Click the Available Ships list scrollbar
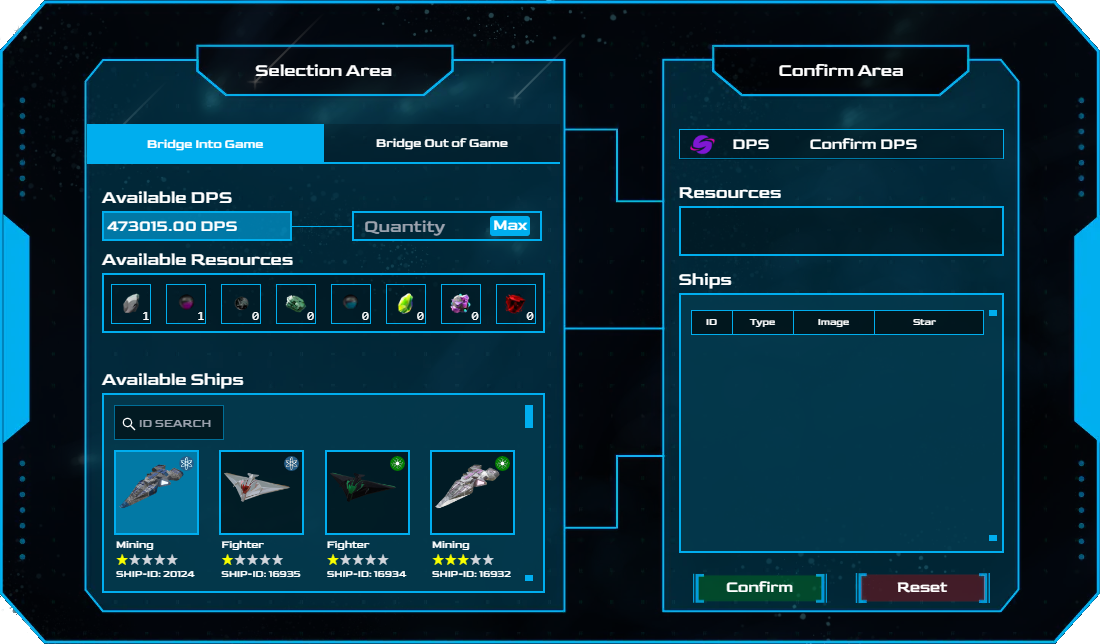 (529, 417)
